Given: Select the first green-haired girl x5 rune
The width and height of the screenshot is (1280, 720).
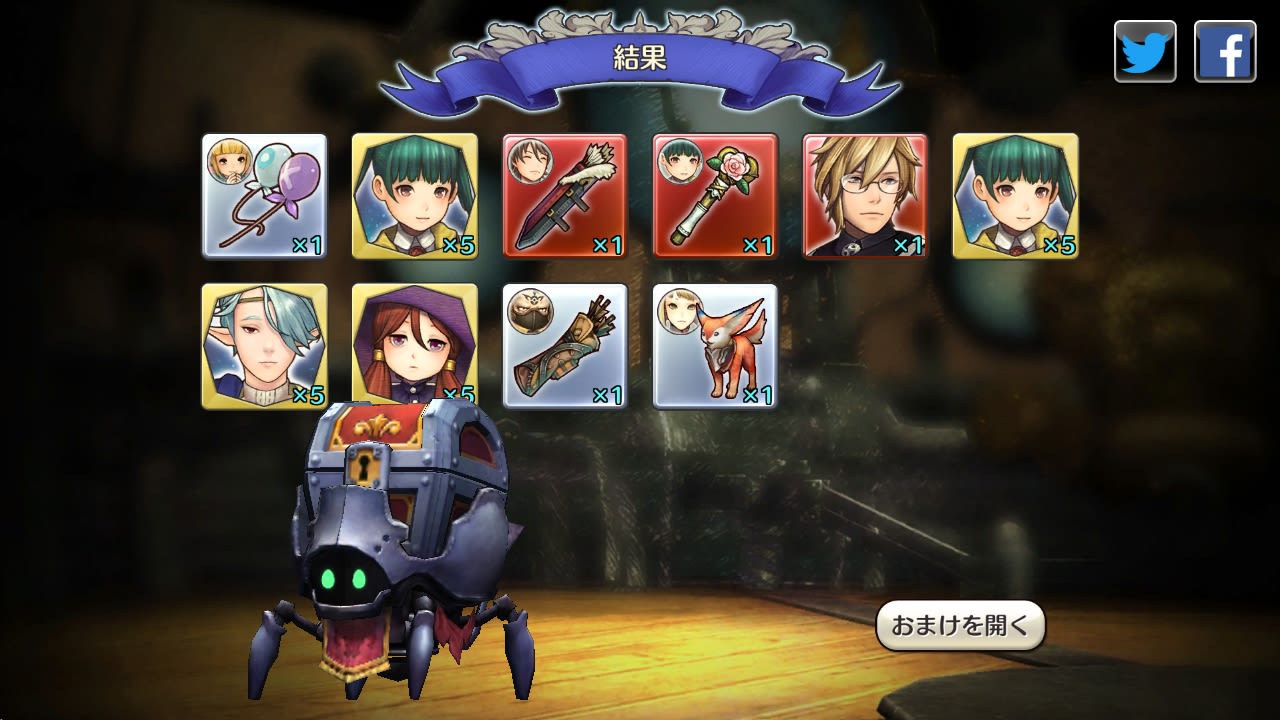Looking at the screenshot, I should tap(414, 193).
